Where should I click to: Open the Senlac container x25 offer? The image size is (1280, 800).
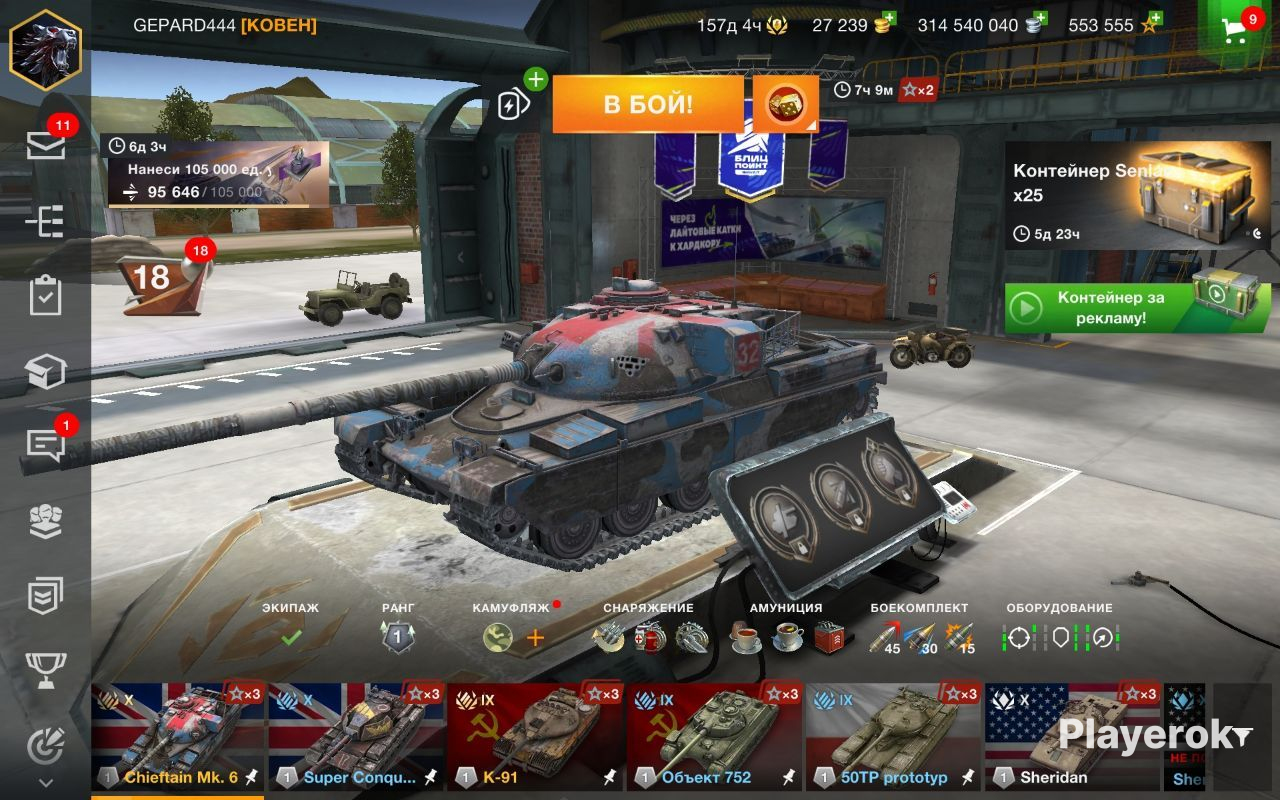click(x=1137, y=195)
